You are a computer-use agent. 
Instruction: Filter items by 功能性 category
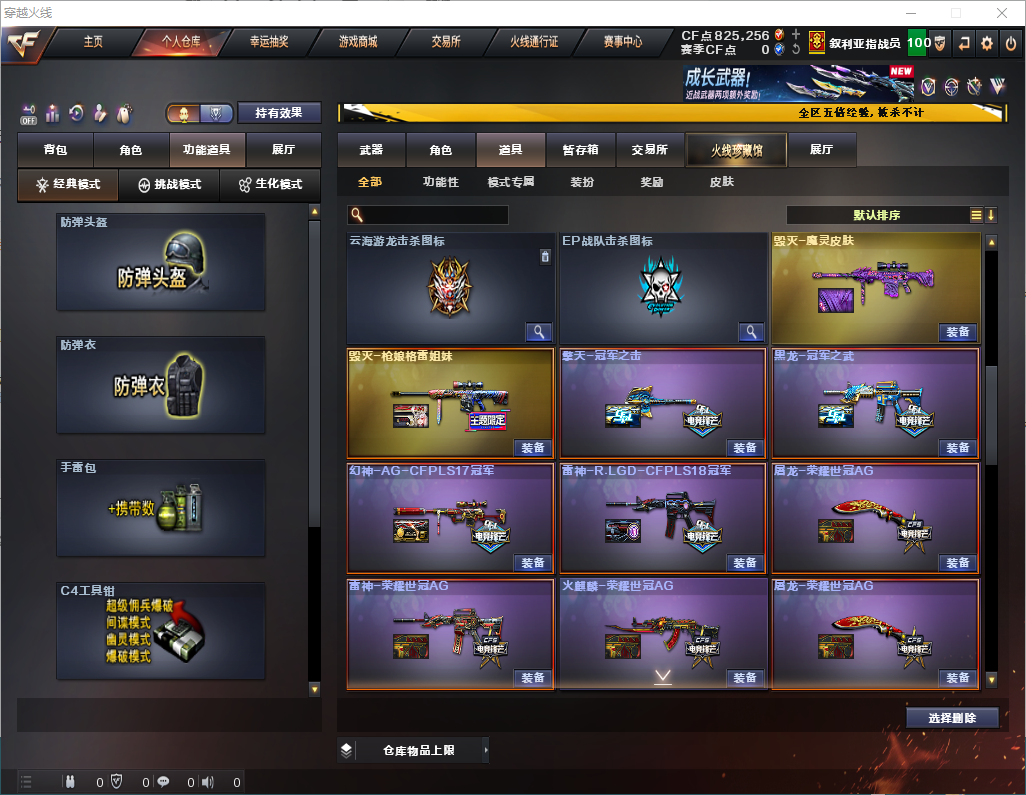coord(440,182)
